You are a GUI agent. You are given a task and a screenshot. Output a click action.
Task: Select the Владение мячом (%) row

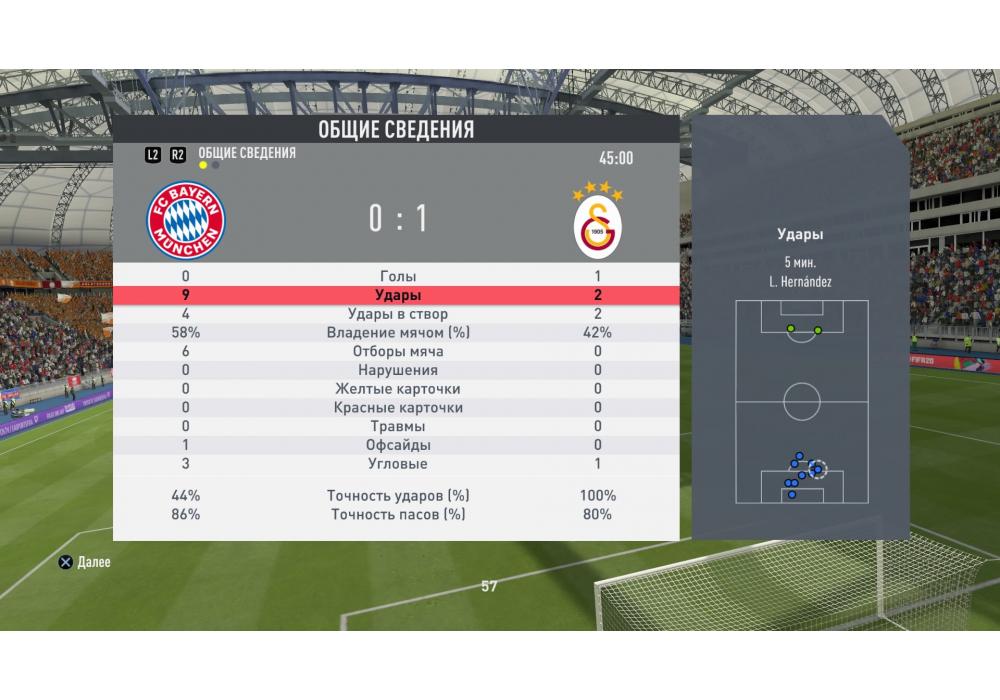pyautogui.click(x=398, y=333)
